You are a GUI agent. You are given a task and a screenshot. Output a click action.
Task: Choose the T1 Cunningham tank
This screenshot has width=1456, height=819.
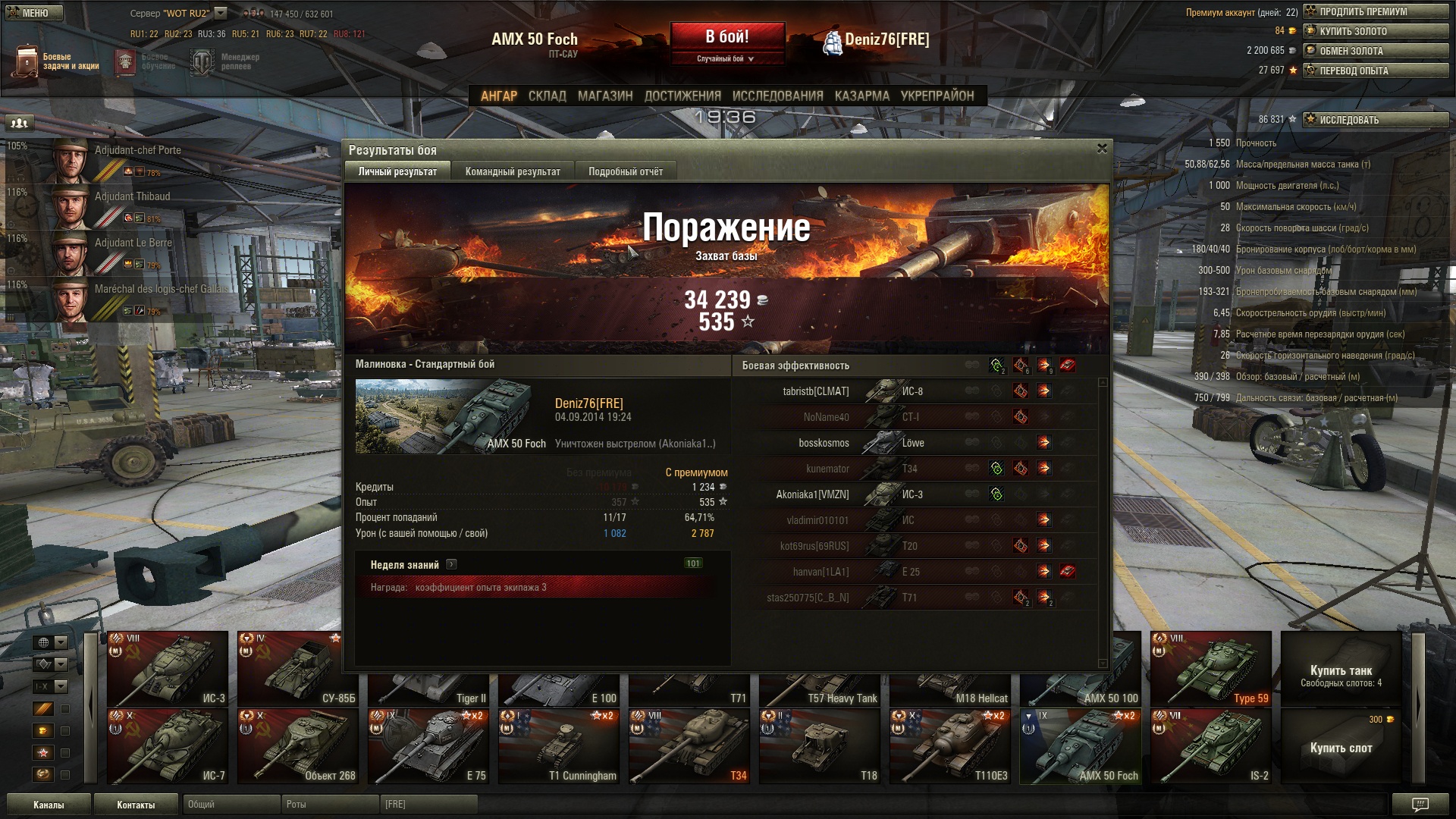(x=558, y=746)
